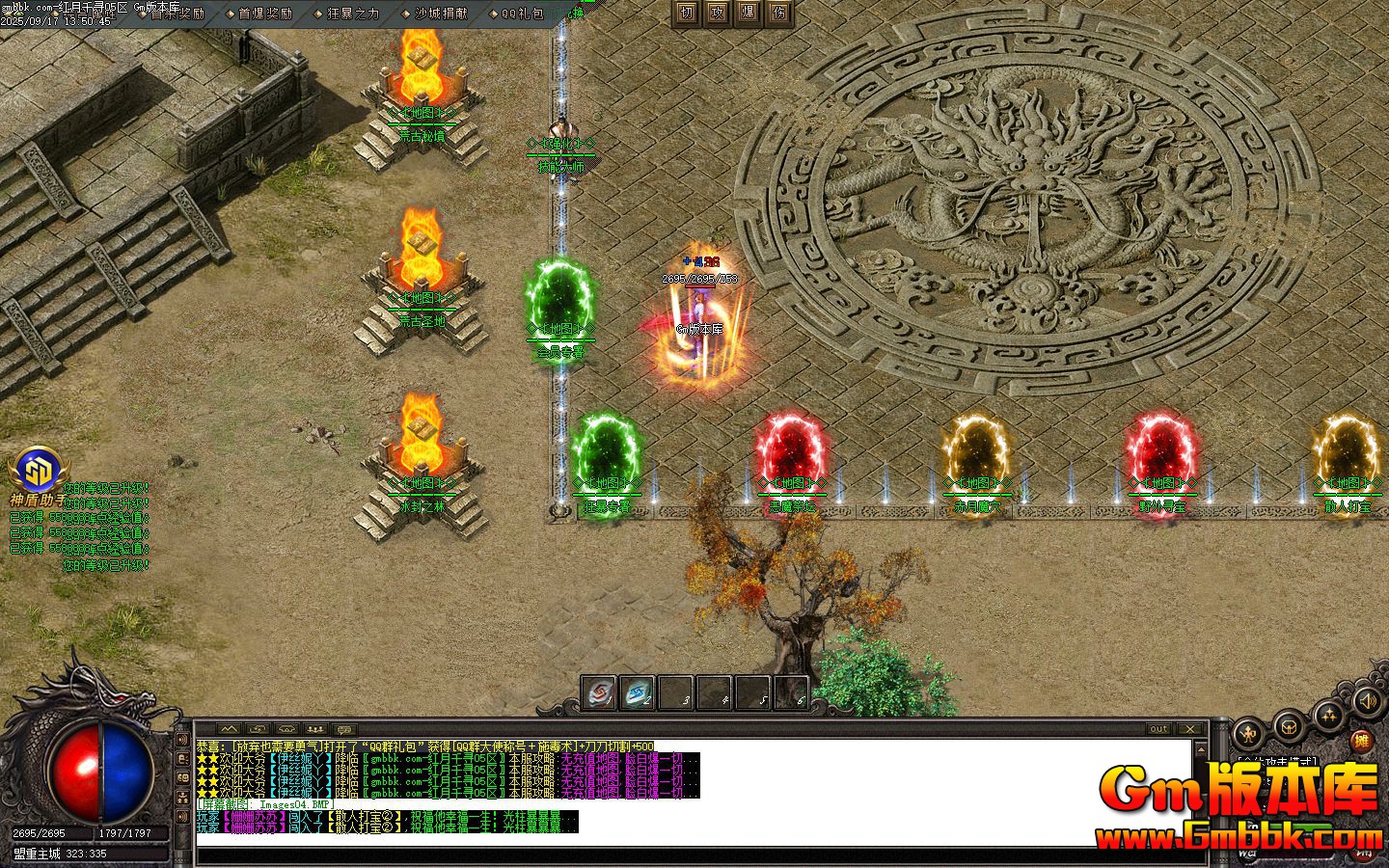
Task: Select the skill in hotbar slot 1
Action: coord(598,692)
